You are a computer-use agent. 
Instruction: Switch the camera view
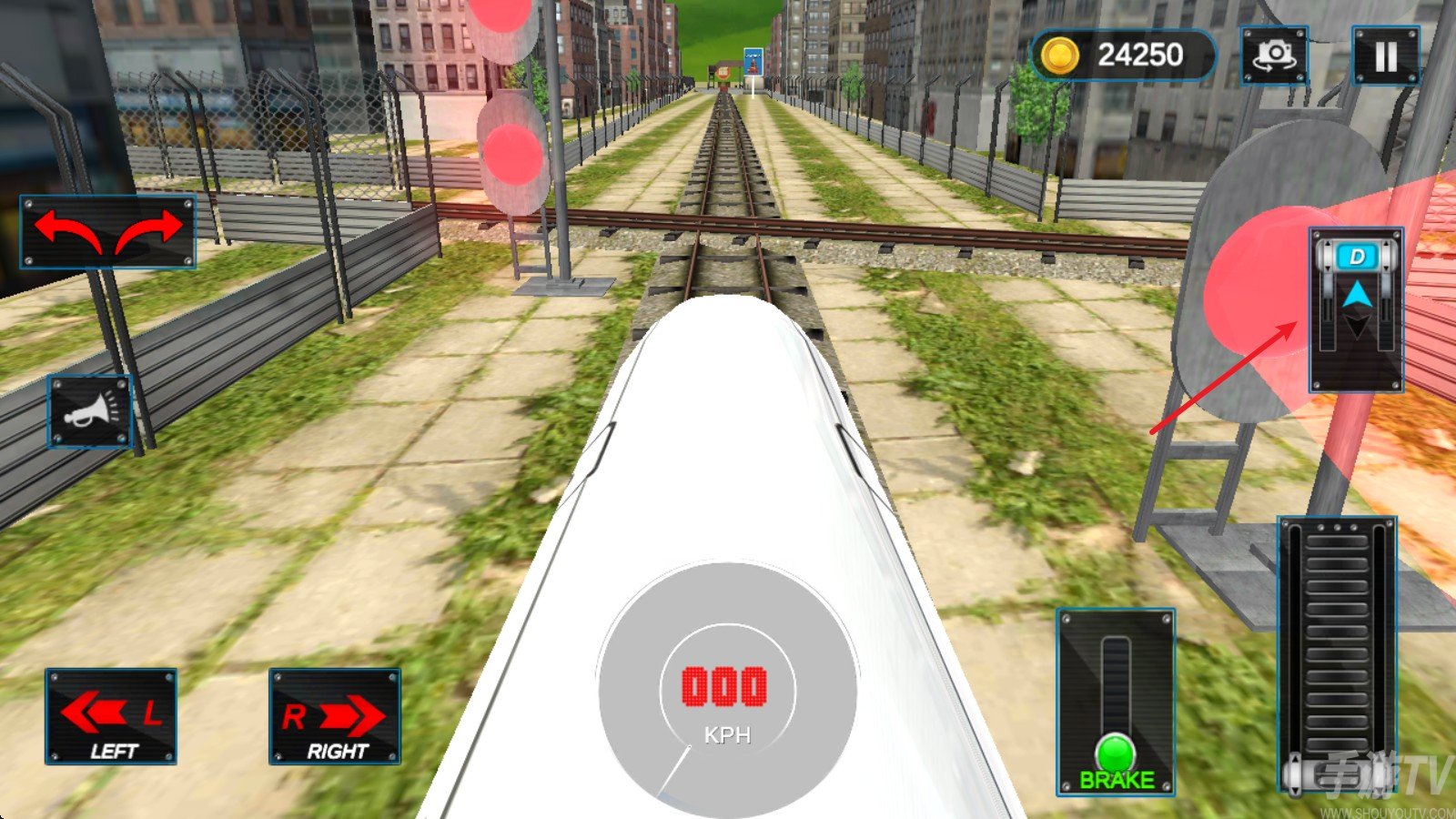pyautogui.click(x=1274, y=56)
